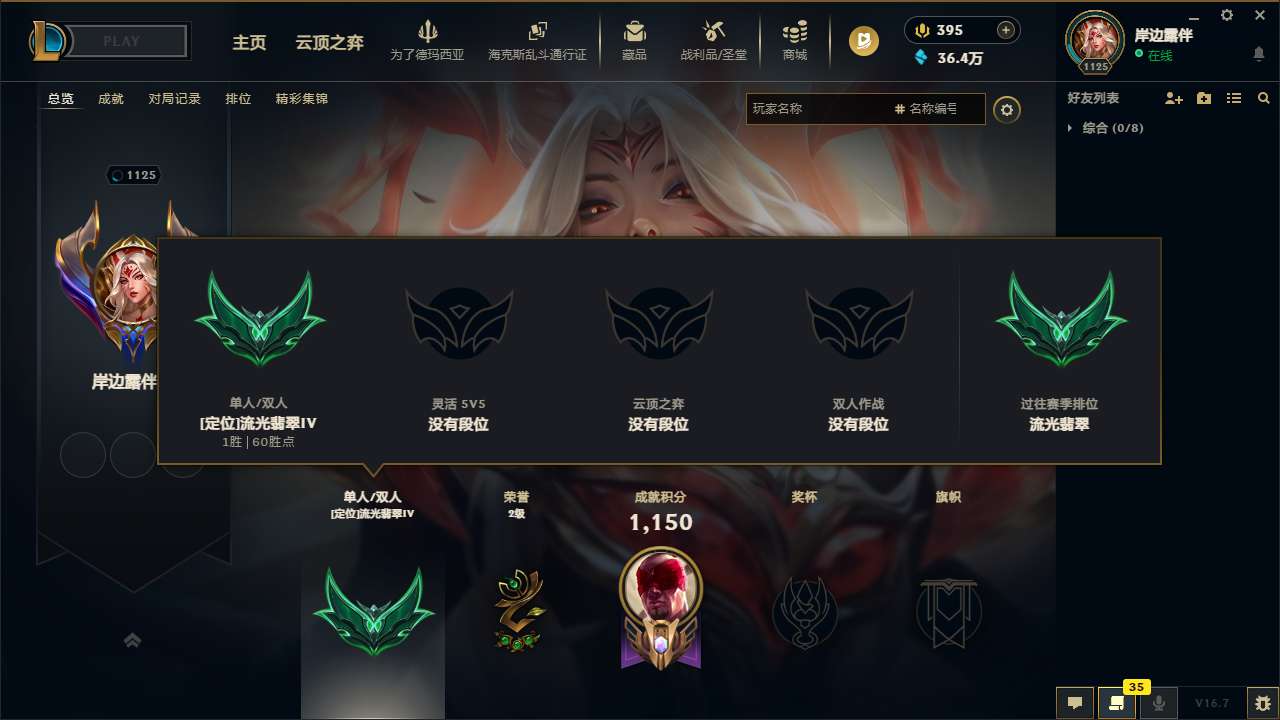Mute your microphone
Screen dimensions: 1280x720
[x=1160, y=703]
